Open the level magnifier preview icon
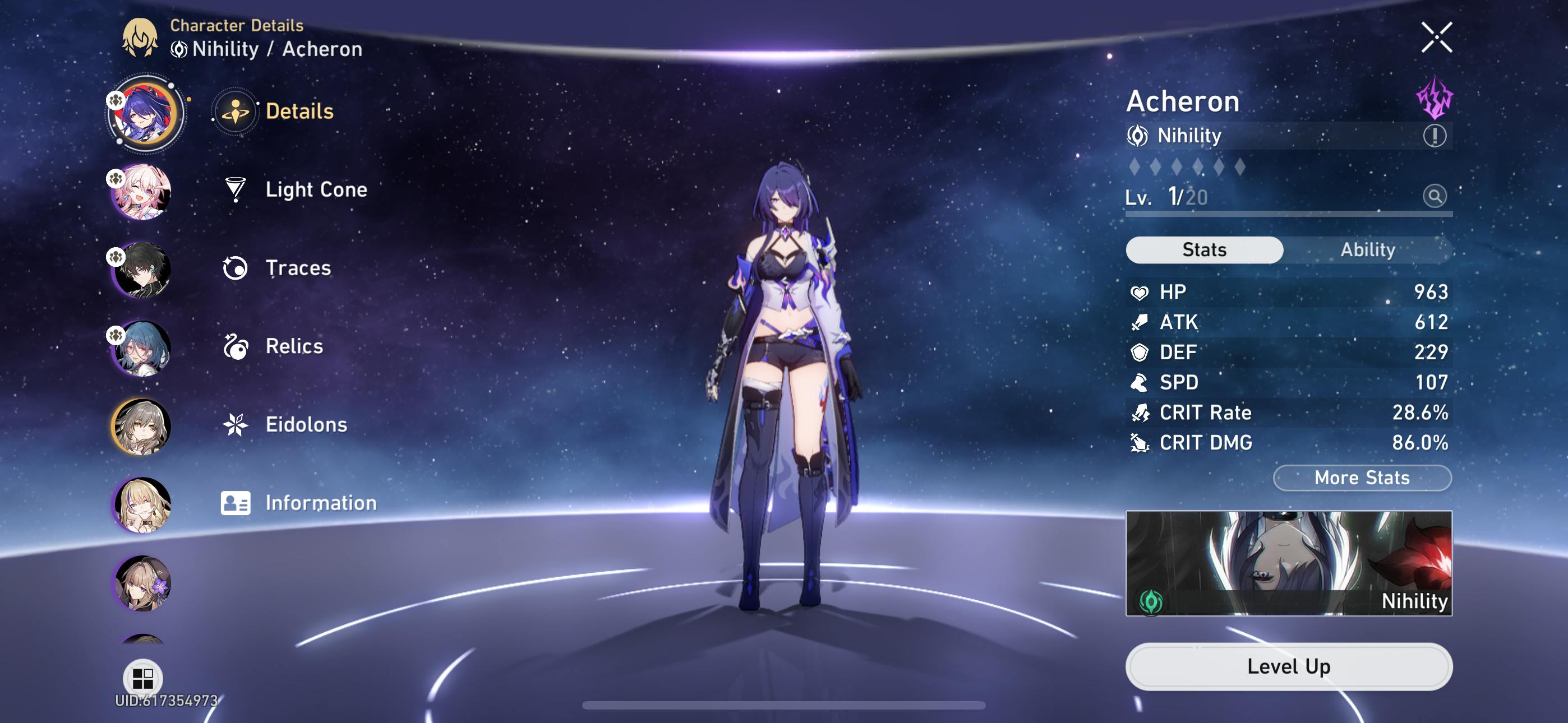 click(1434, 196)
